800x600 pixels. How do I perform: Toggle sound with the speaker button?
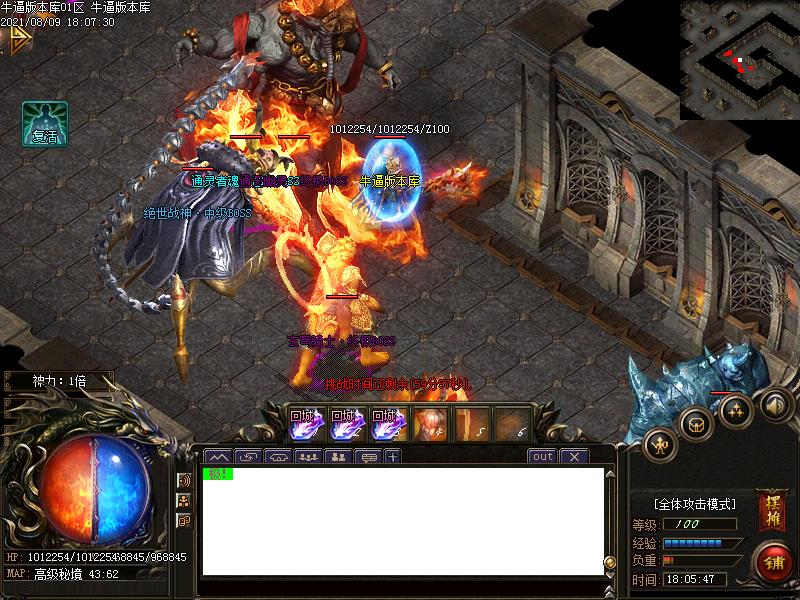[x=773, y=405]
